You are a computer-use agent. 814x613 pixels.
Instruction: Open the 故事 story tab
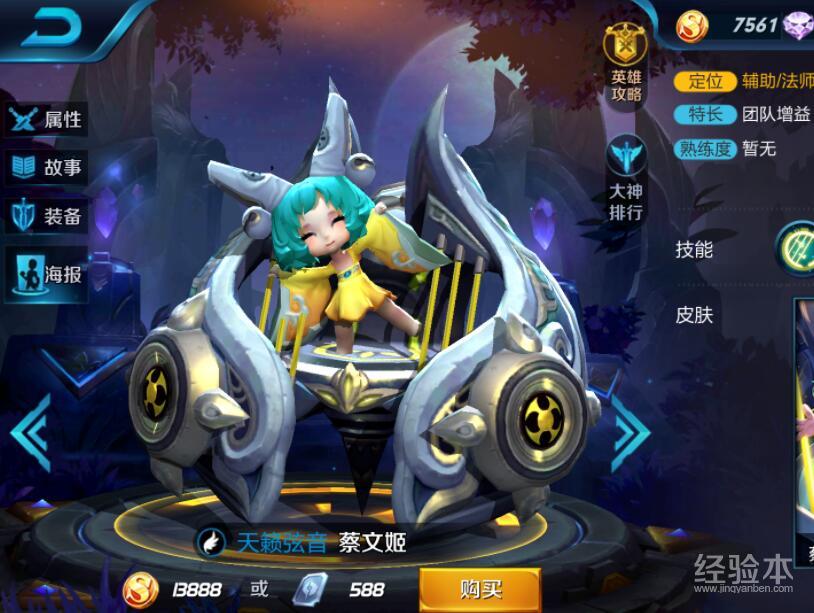pyautogui.click(x=45, y=167)
